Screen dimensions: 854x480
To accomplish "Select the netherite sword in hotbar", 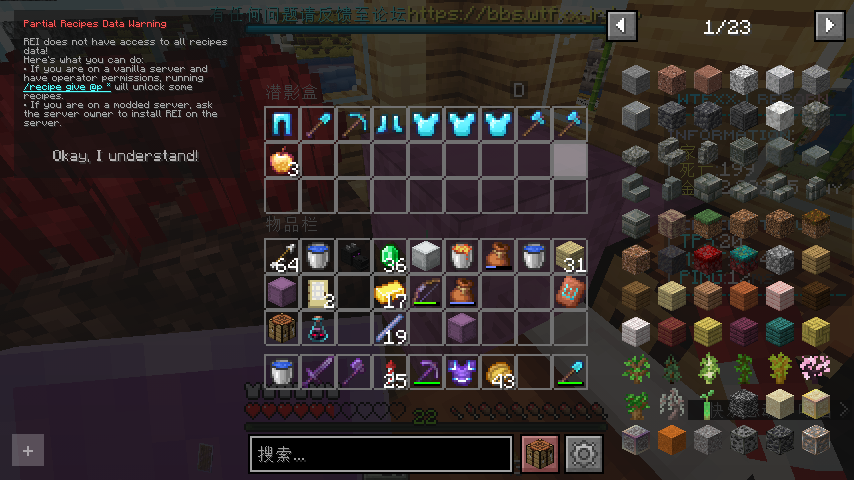I will coord(318,372).
